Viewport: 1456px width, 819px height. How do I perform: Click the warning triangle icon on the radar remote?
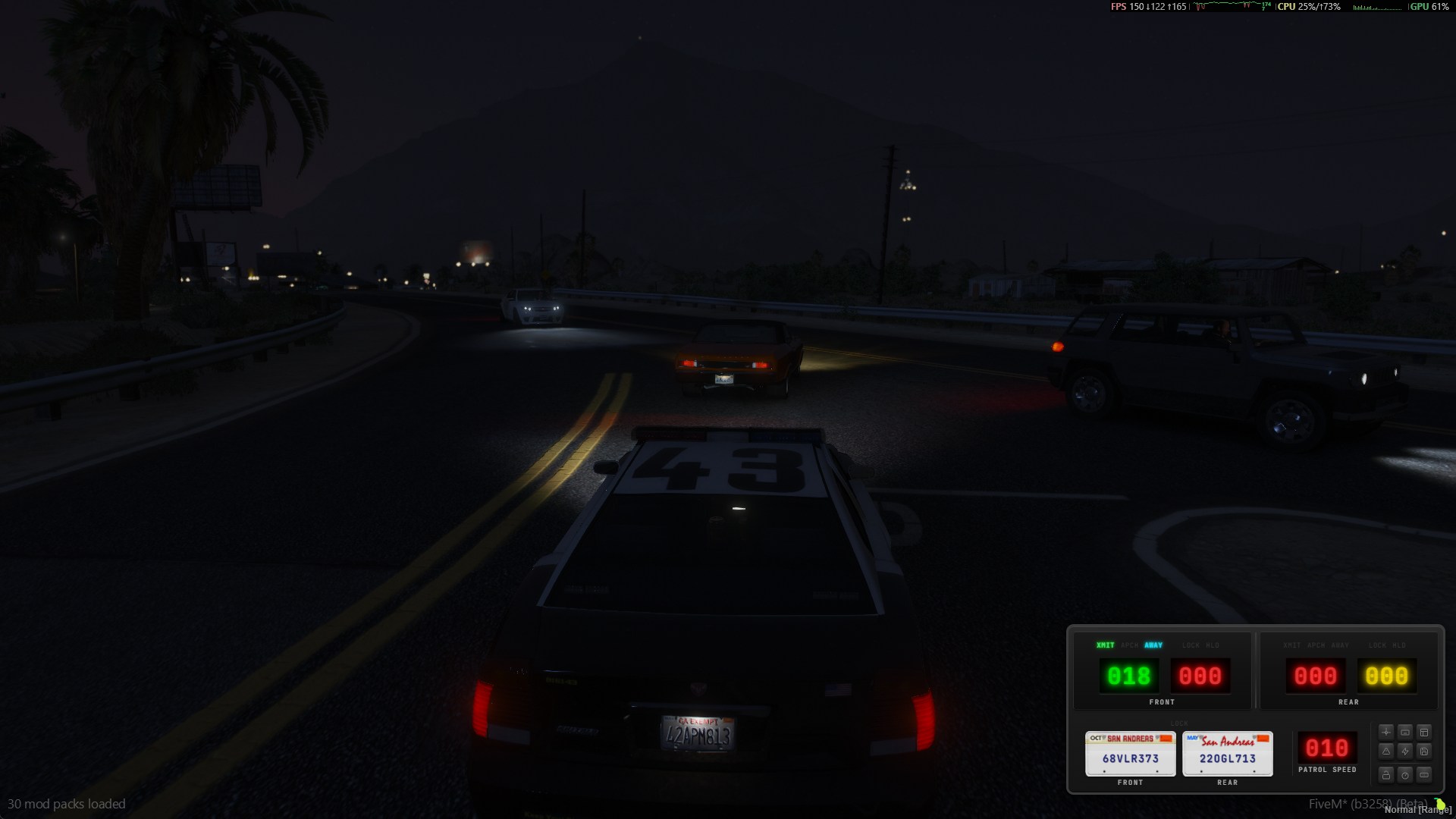pyautogui.click(x=1386, y=752)
